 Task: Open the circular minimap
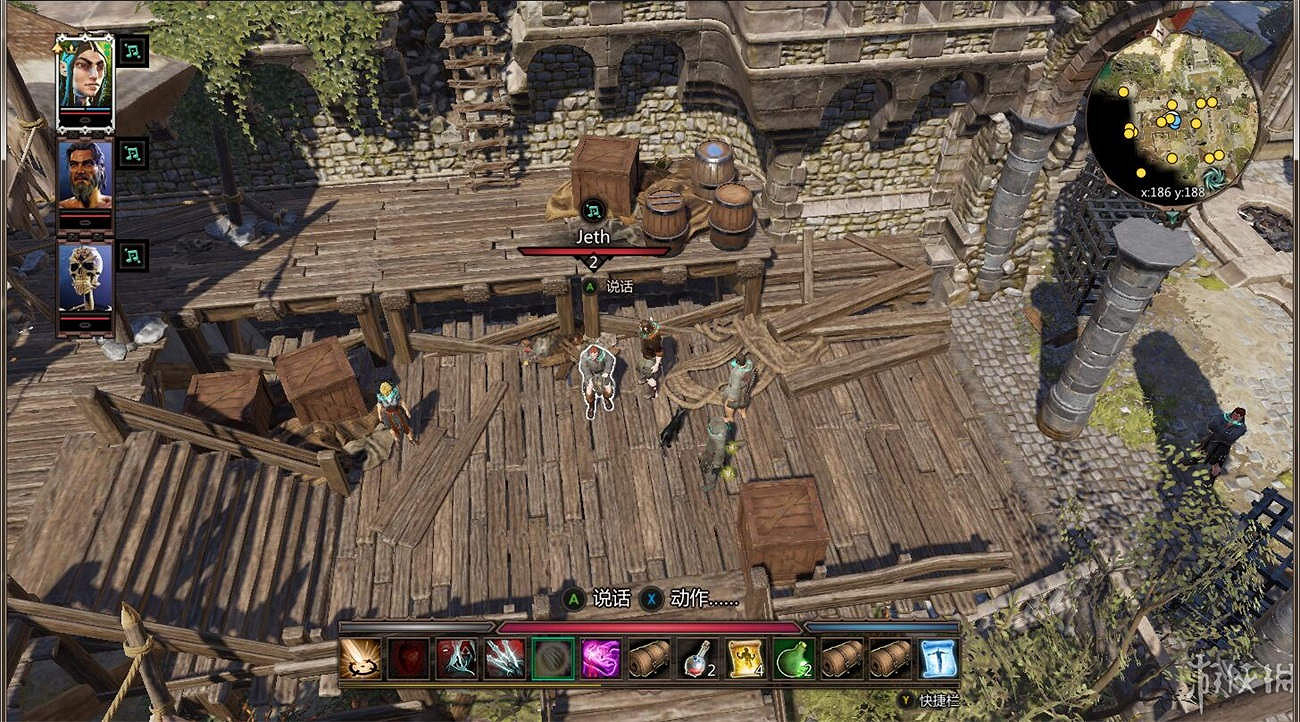(1172, 116)
